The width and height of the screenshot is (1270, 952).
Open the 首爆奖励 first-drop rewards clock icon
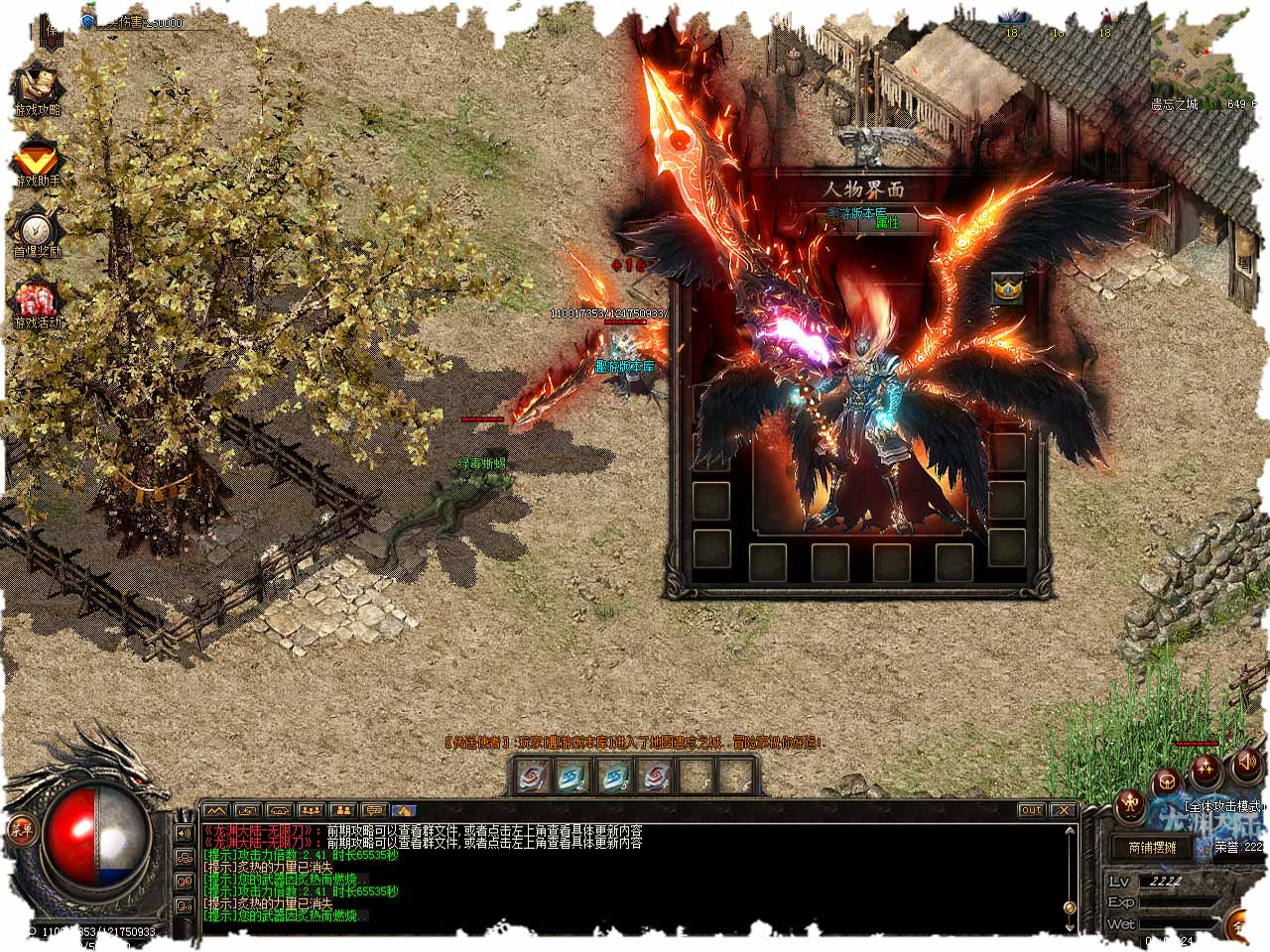pos(38,229)
